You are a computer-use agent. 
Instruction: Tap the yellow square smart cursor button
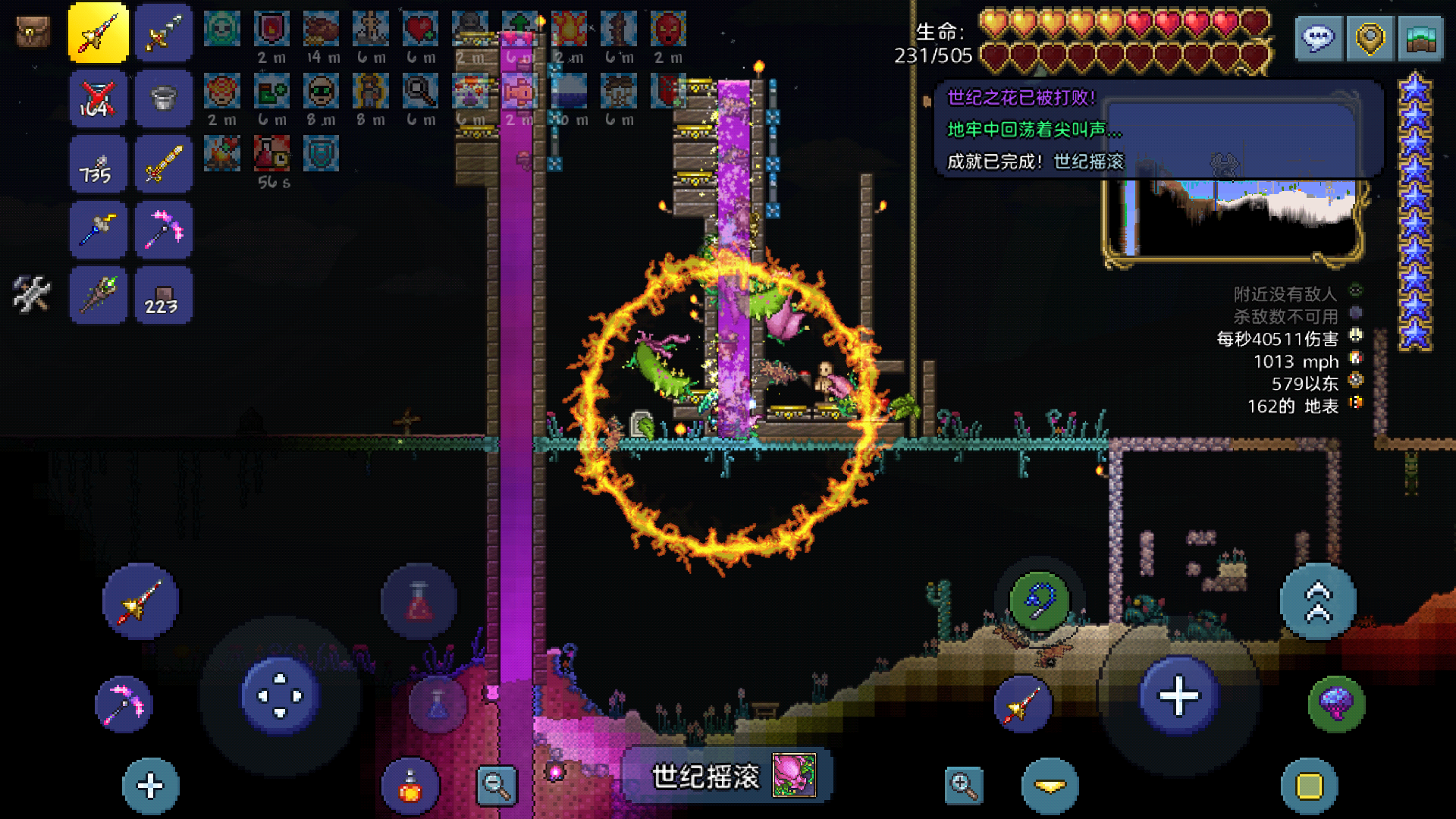click(1310, 786)
